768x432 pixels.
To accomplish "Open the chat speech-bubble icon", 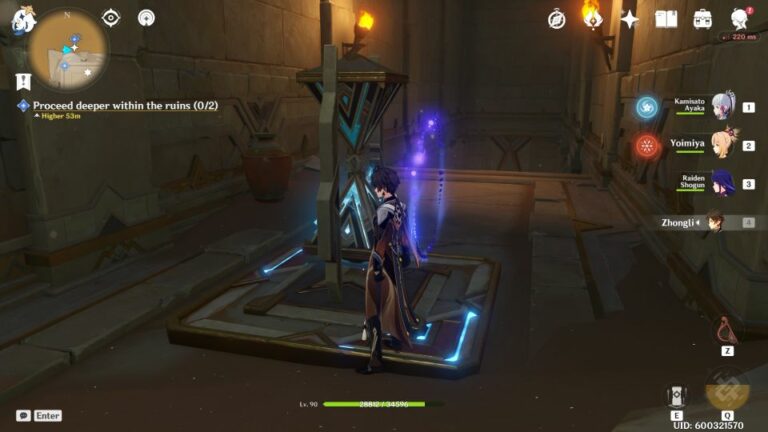I will point(23,415).
